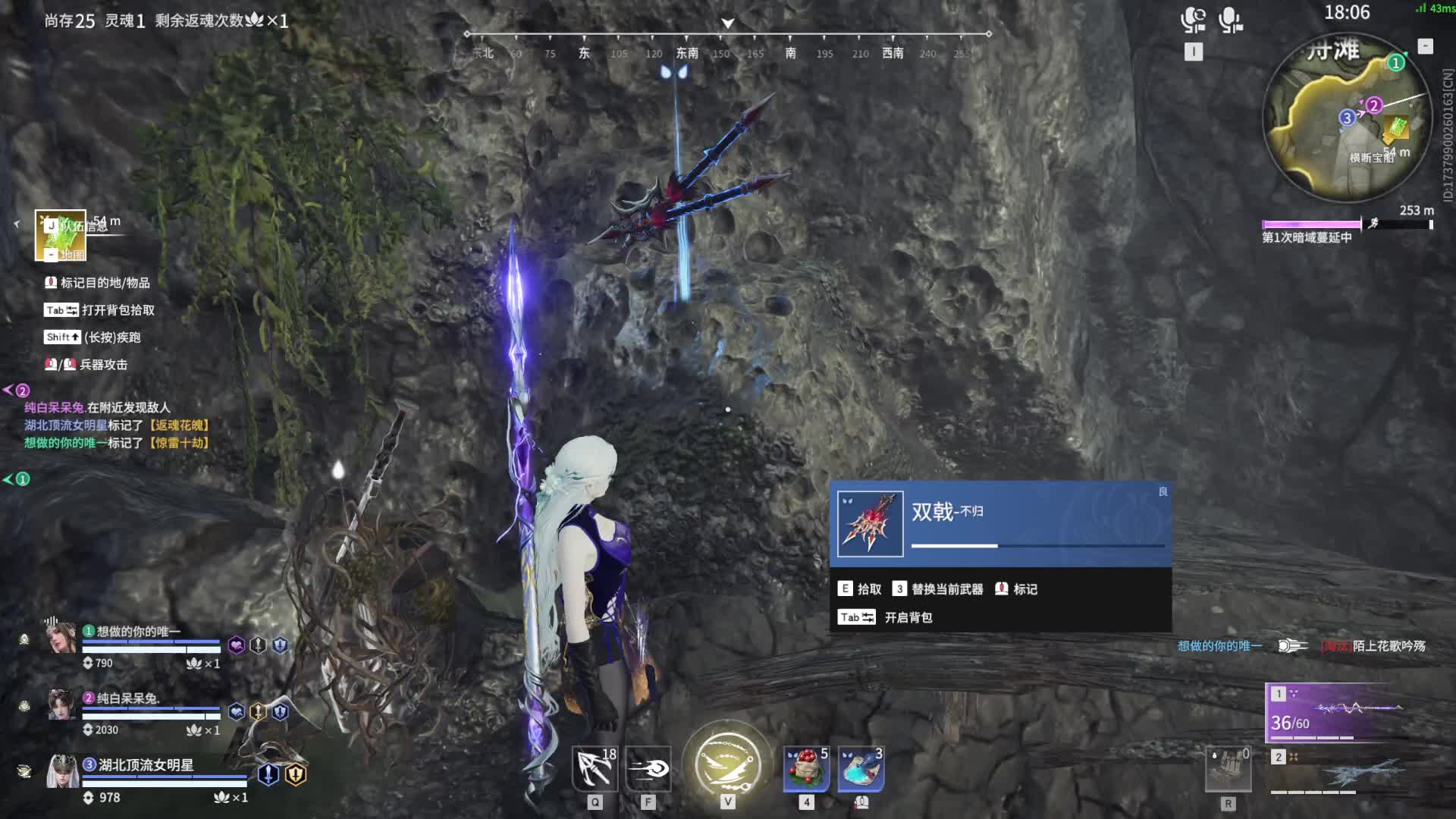Select the grappling hook slot
This screenshot has height=819, width=1456.
click(595, 768)
